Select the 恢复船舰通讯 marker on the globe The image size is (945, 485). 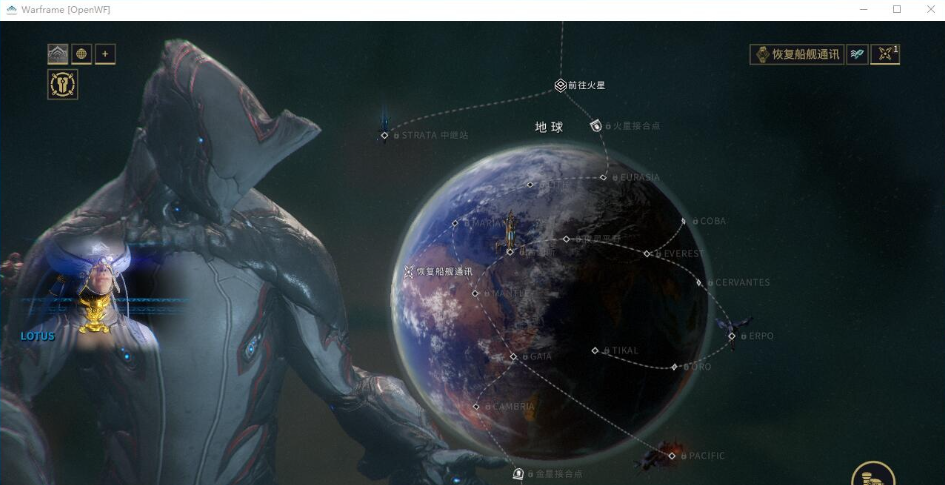coord(409,271)
